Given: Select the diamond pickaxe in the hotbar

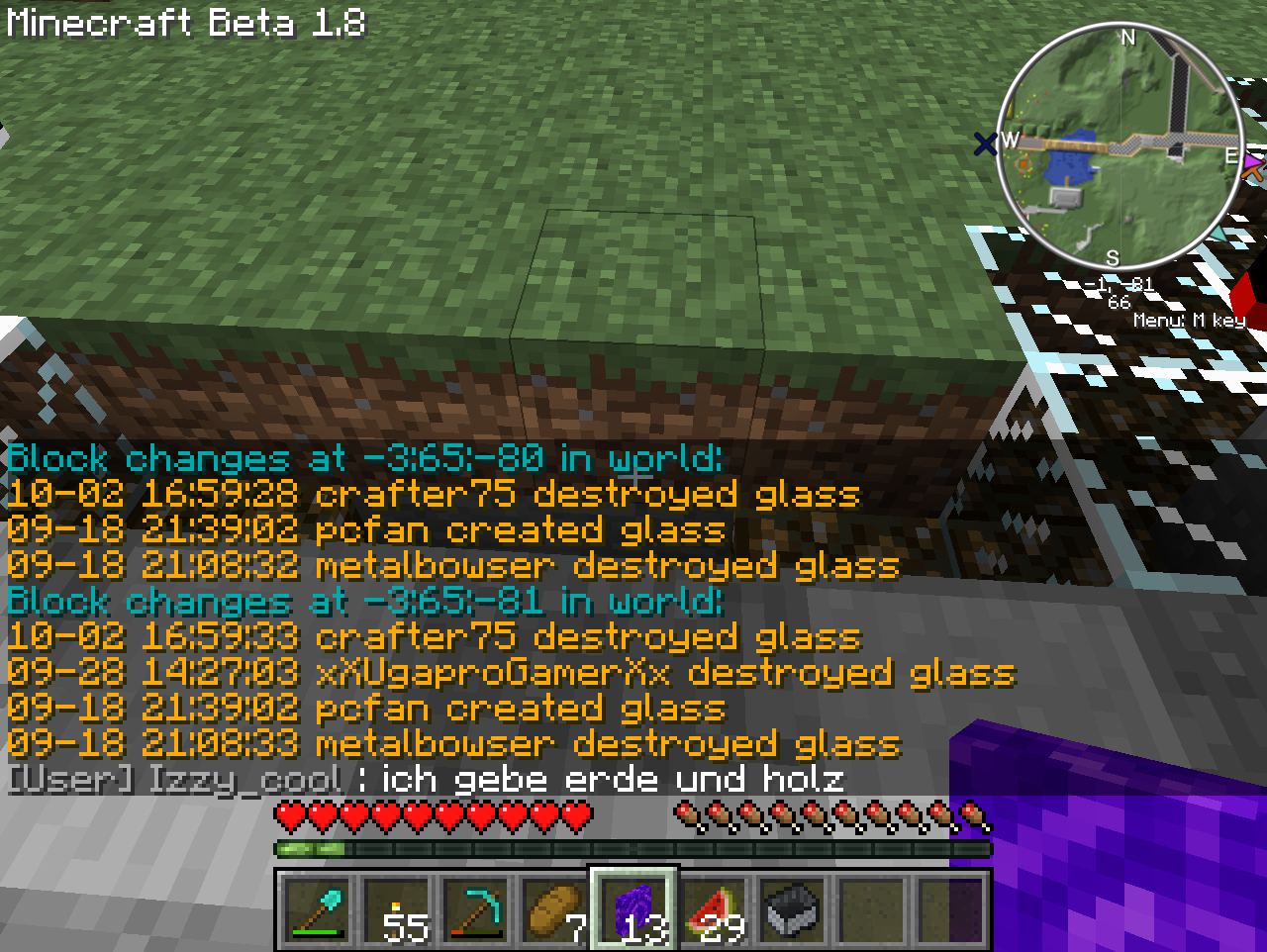Looking at the screenshot, I should tap(477, 908).
